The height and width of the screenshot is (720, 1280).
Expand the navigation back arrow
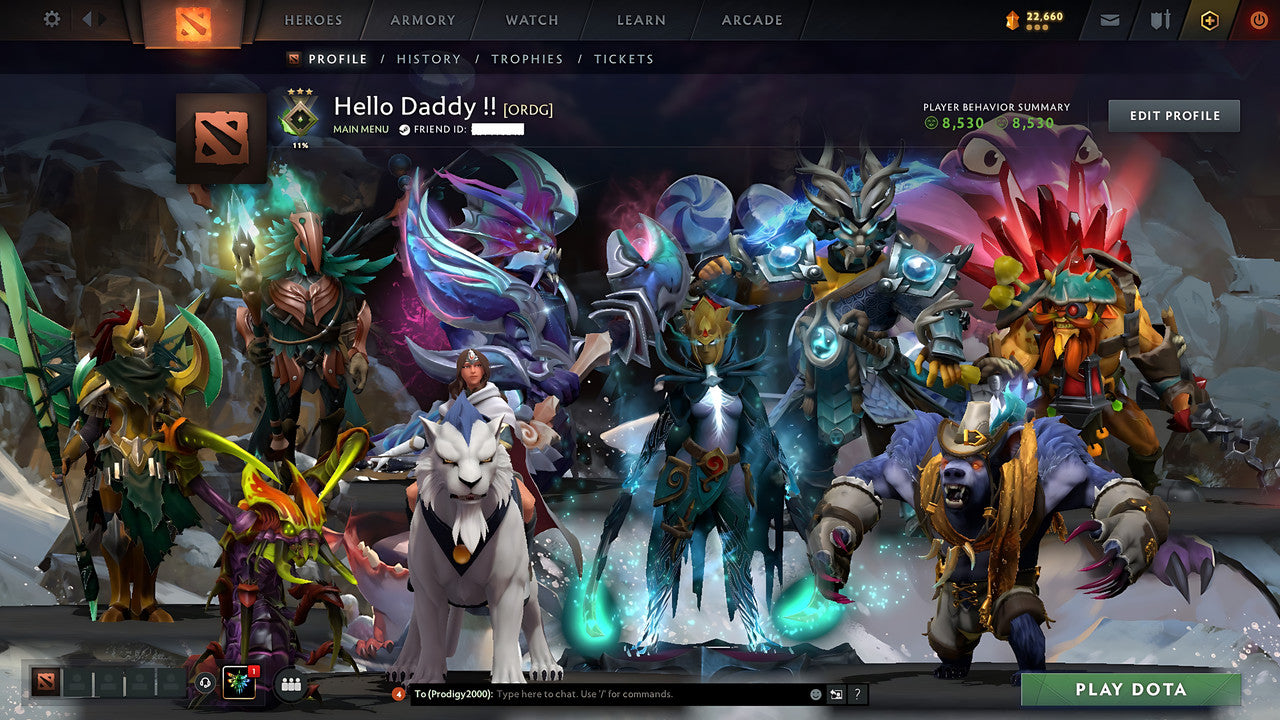tap(88, 18)
